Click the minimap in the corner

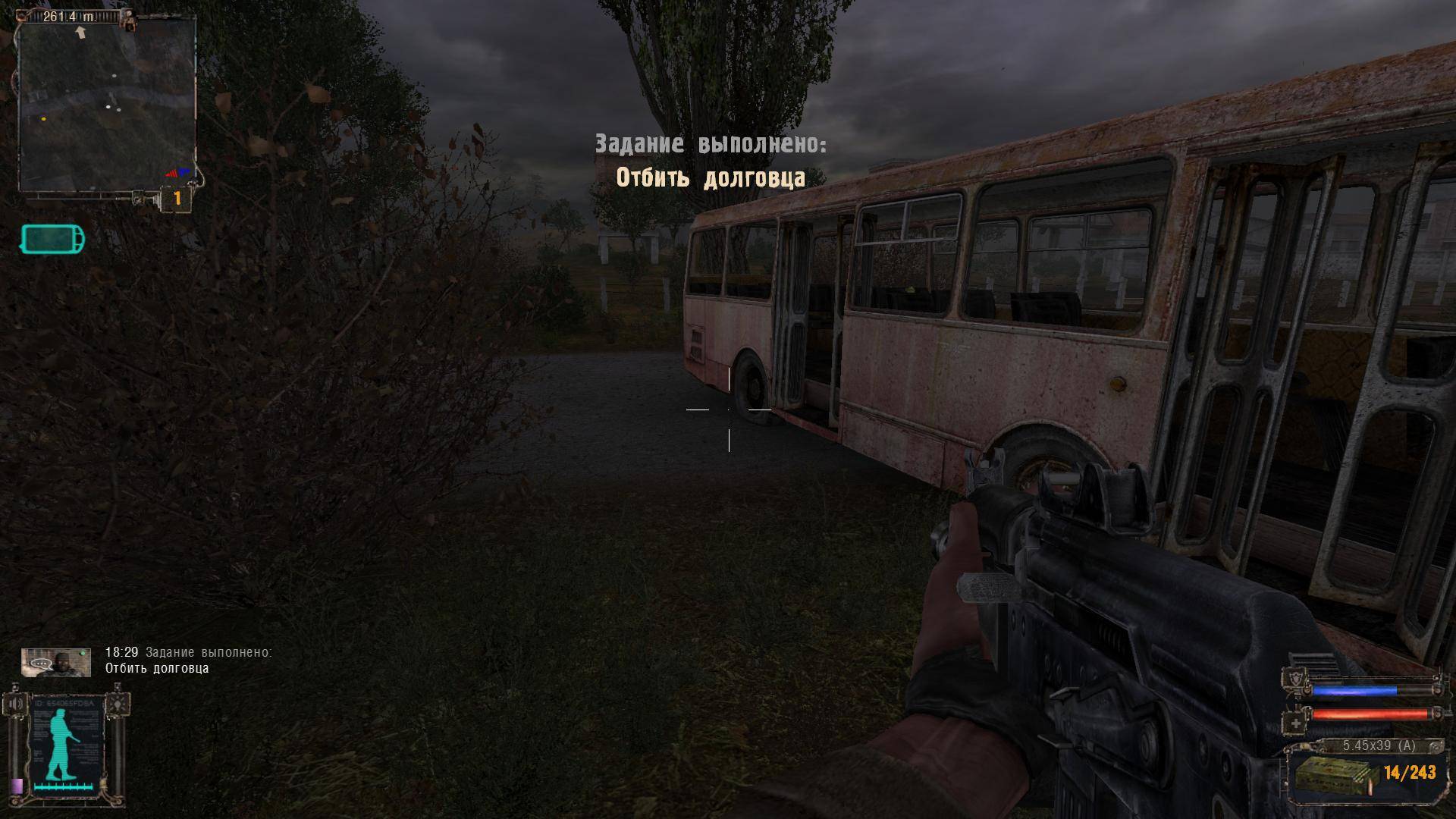point(106,106)
